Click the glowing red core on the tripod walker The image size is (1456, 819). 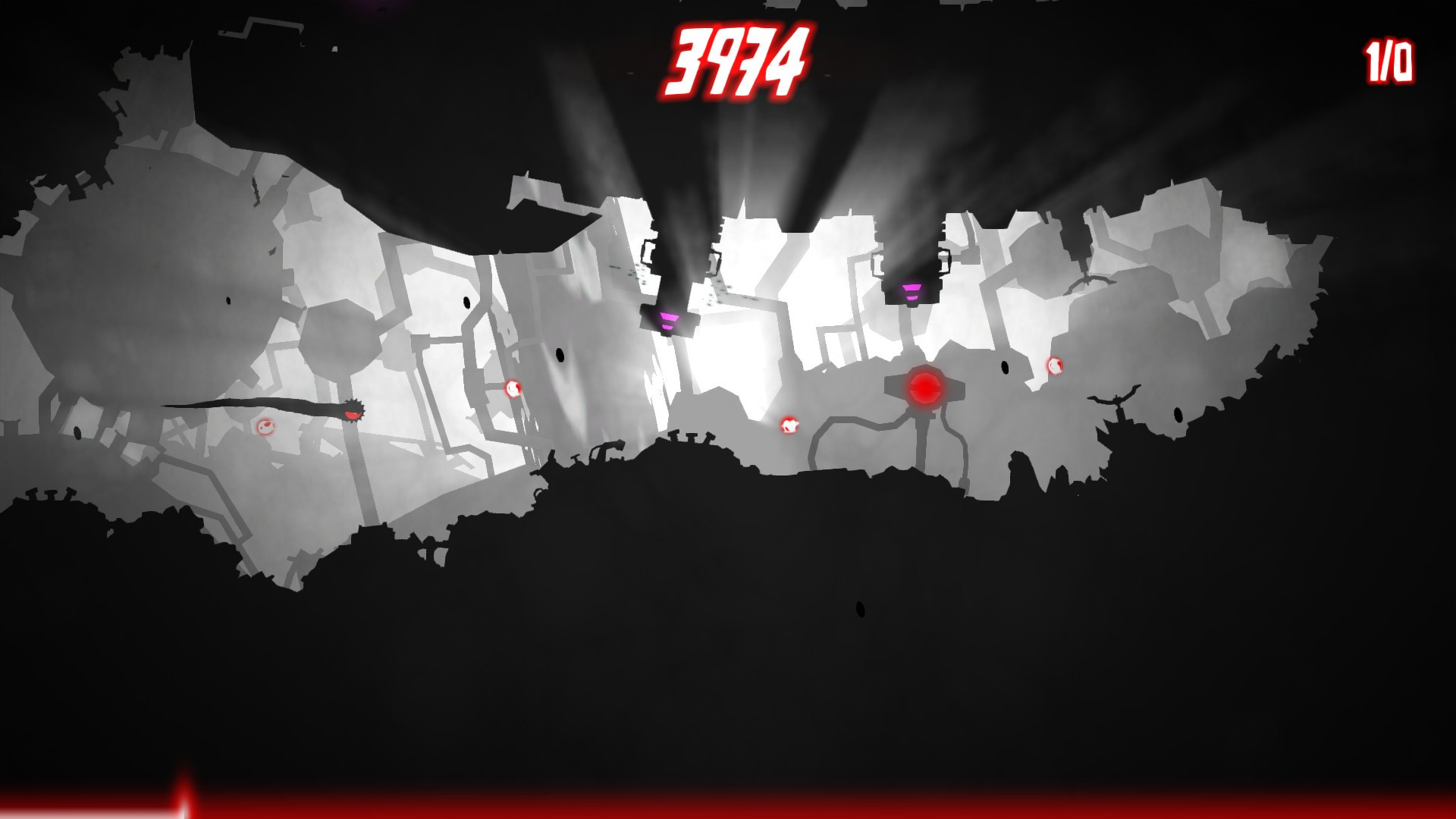(926, 387)
